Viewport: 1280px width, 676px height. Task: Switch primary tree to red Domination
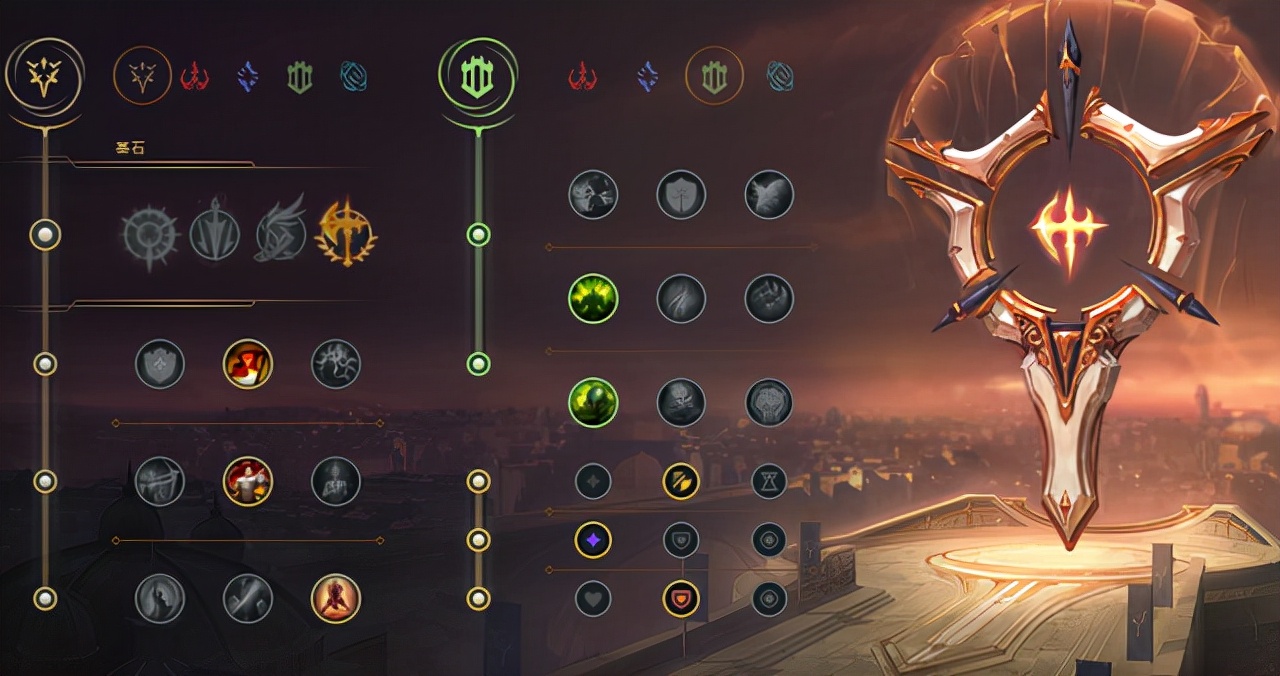click(x=194, y=76)
